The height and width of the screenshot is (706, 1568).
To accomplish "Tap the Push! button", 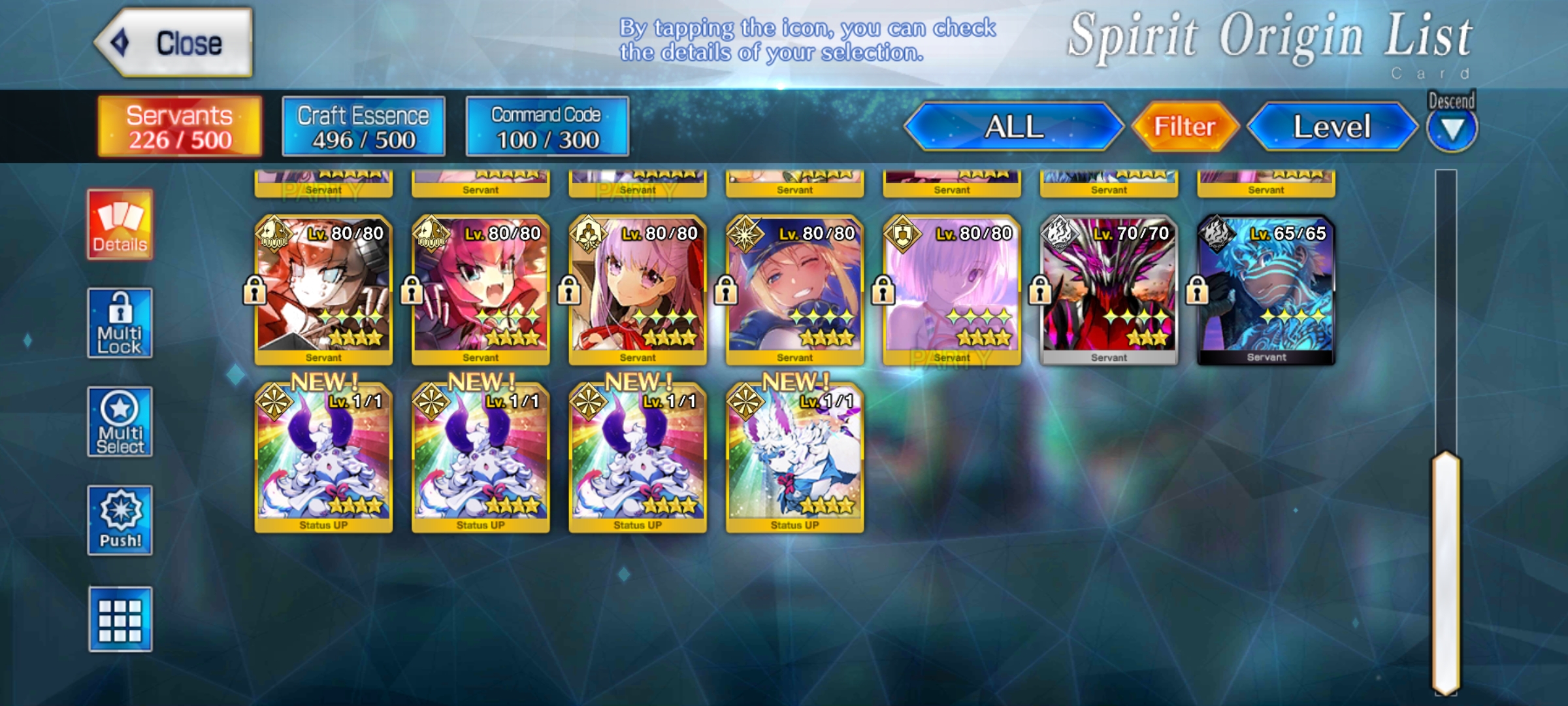I will pos(120,520).
